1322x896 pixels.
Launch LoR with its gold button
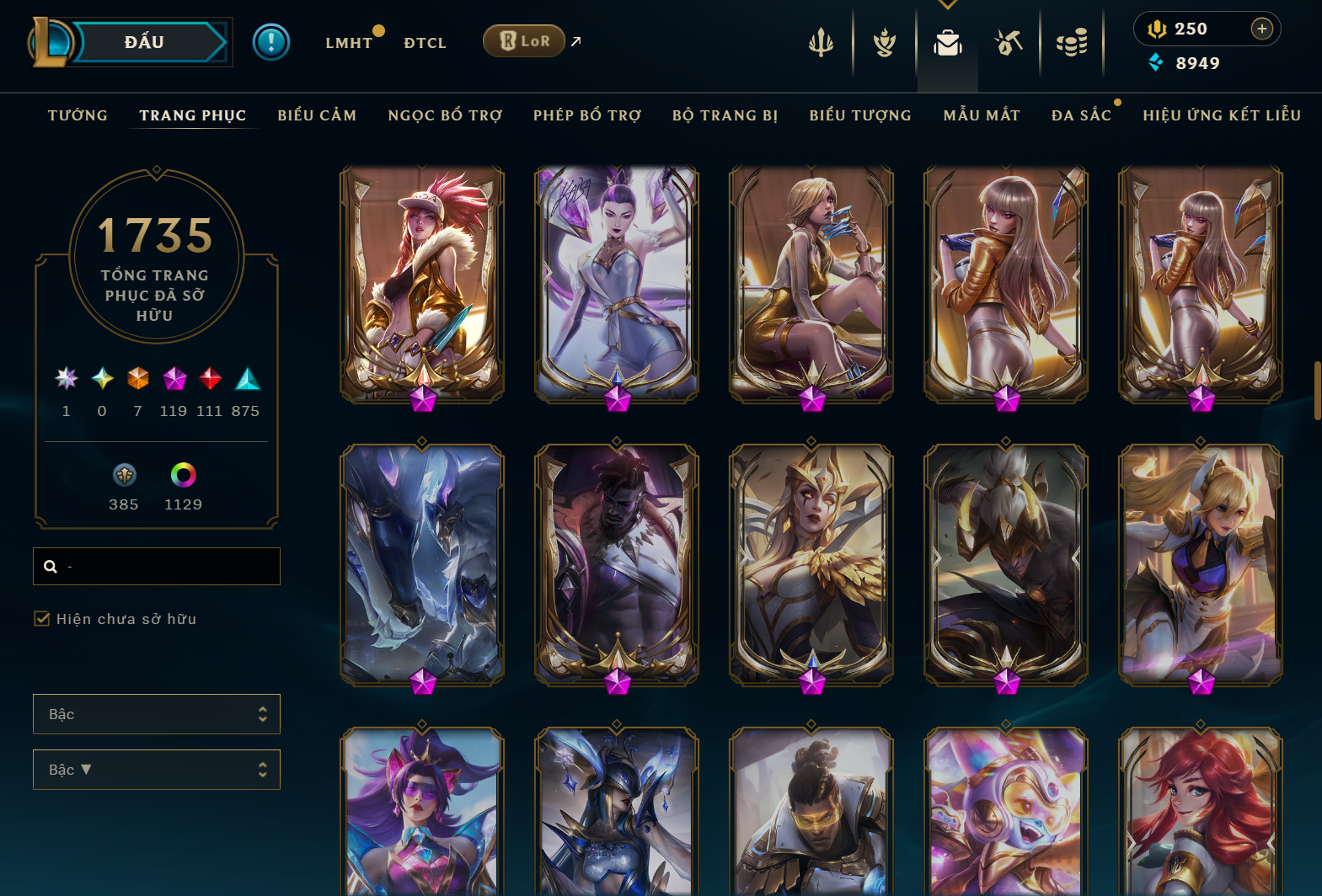(x=523, y=40)
